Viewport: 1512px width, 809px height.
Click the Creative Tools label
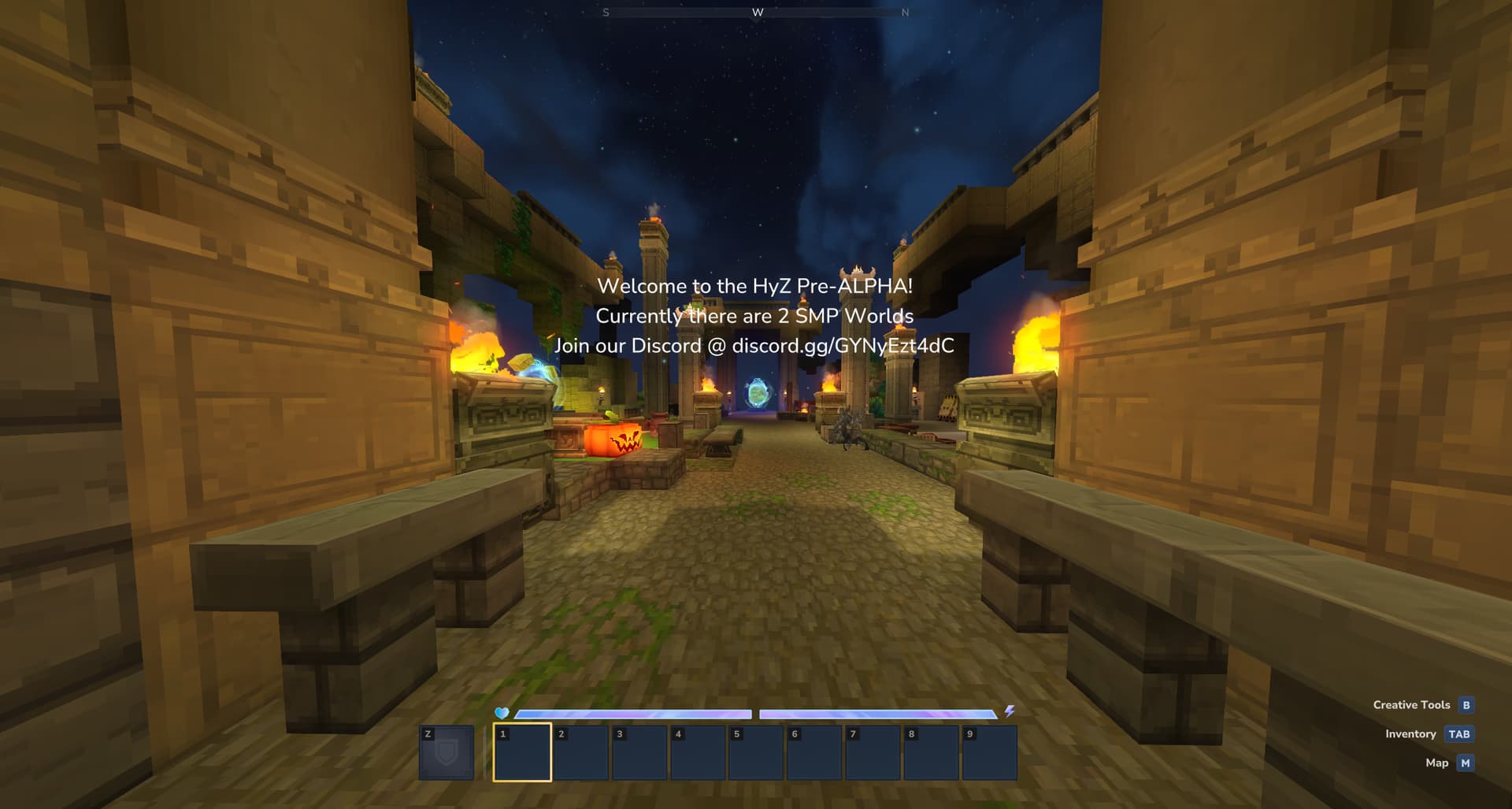click(x=1411, y=705)
